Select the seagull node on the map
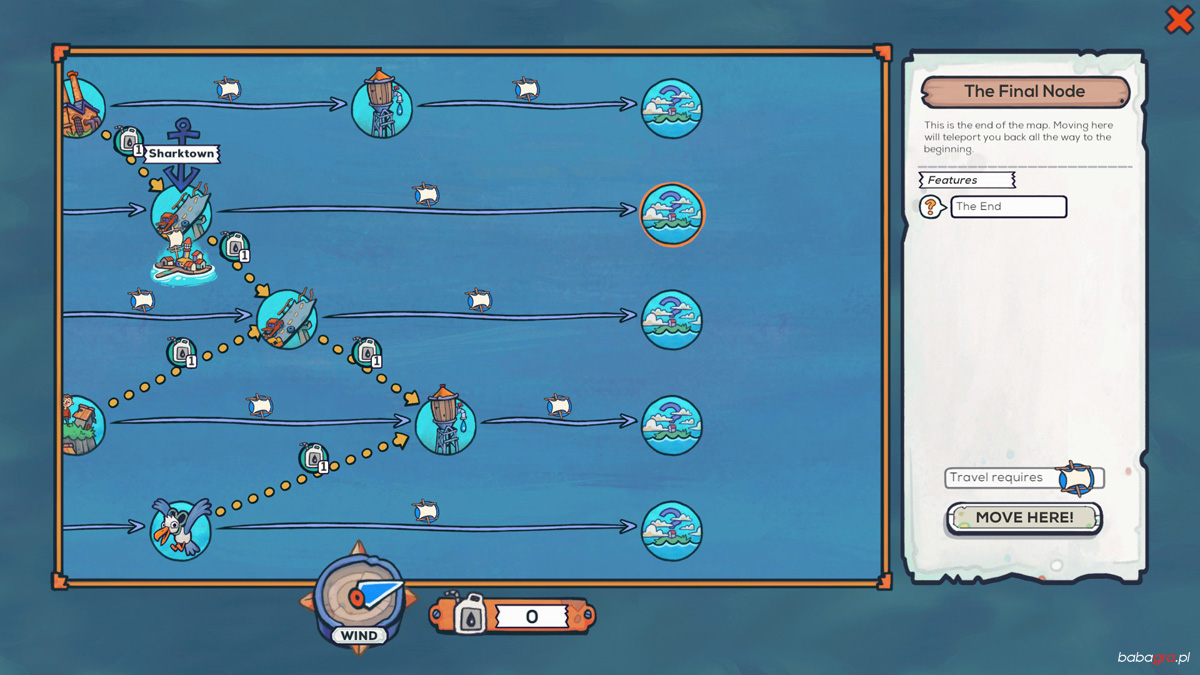1200x675 pixels. (181, 529)
